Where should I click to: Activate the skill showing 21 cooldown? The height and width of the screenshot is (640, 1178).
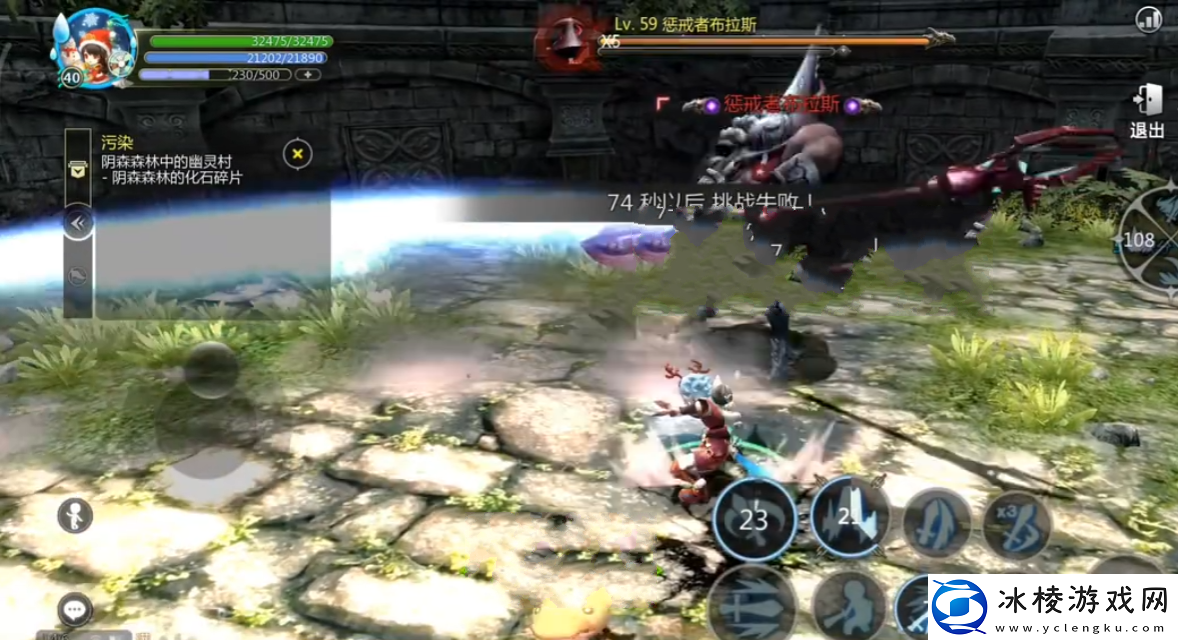pos(850,517)
